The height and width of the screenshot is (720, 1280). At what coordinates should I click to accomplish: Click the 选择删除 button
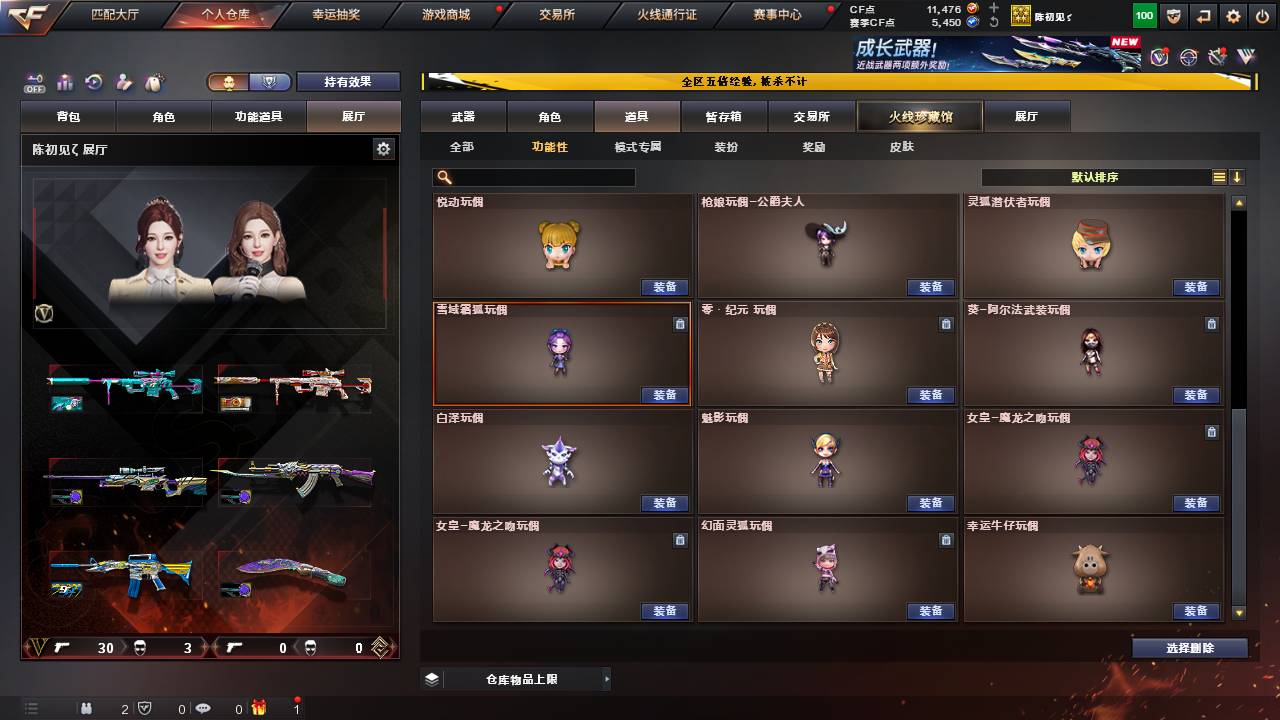coord(1189,647)
